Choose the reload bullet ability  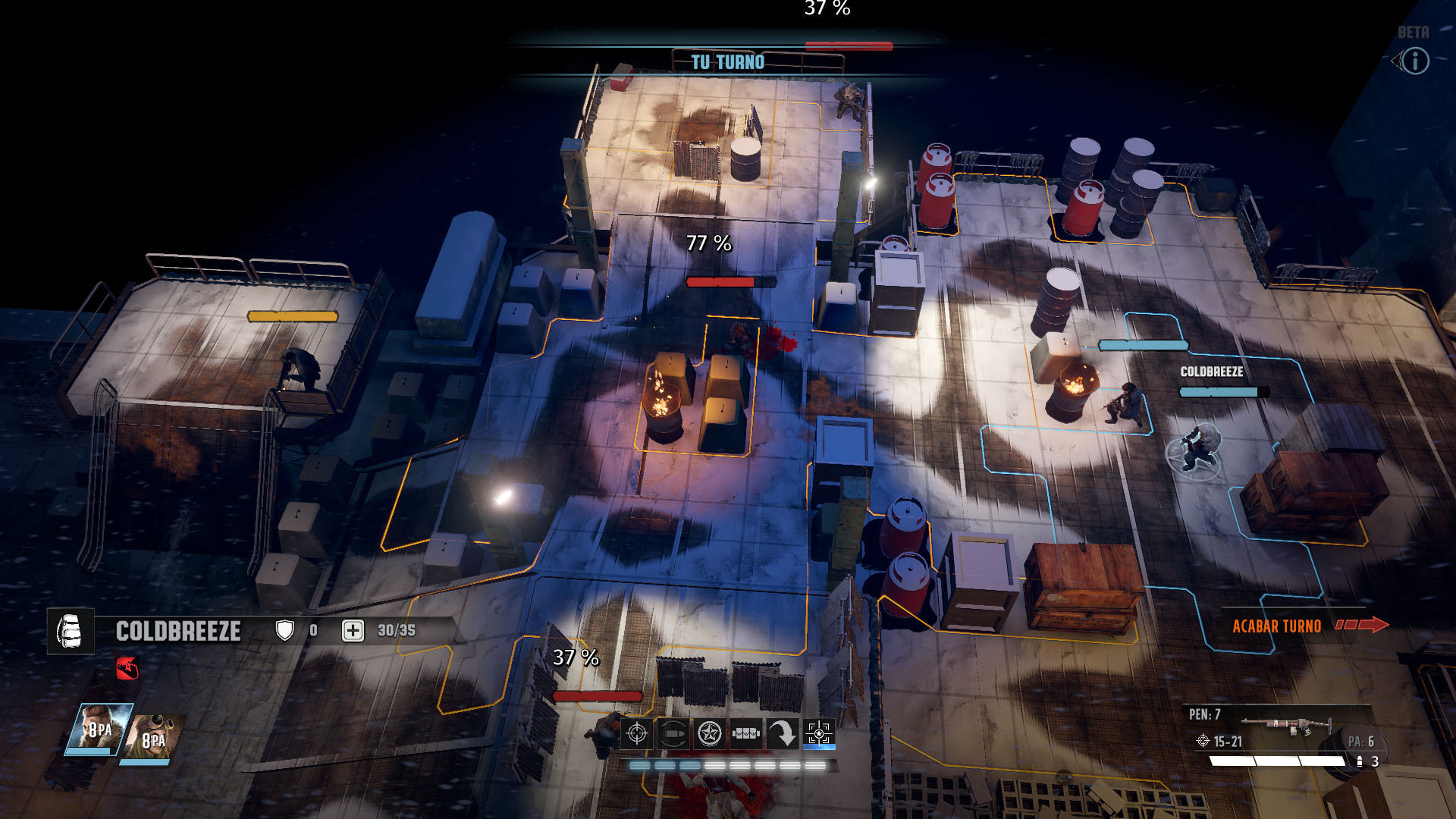point(673,733)
